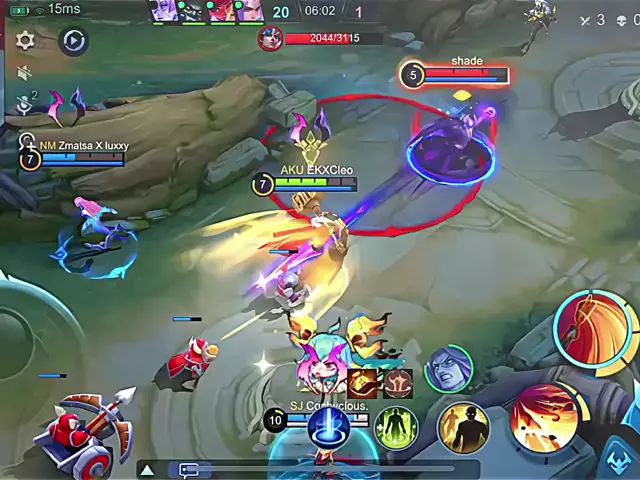The image size is (640, 480).
Task: Trigger the large red basic attack button
Action: tap(594, 331)
